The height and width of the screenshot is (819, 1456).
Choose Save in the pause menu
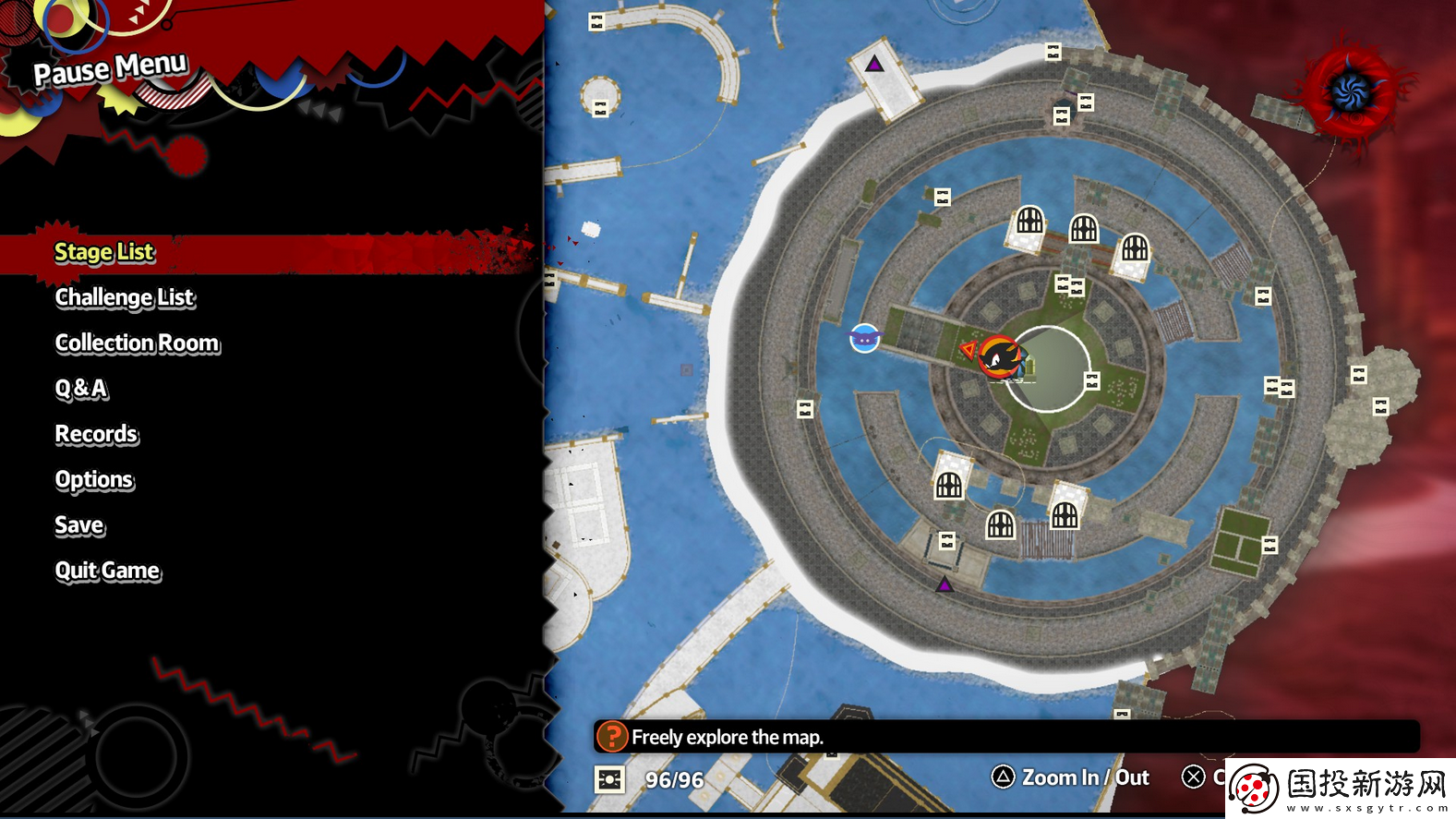pyautogui.click(x=79, y=525)
